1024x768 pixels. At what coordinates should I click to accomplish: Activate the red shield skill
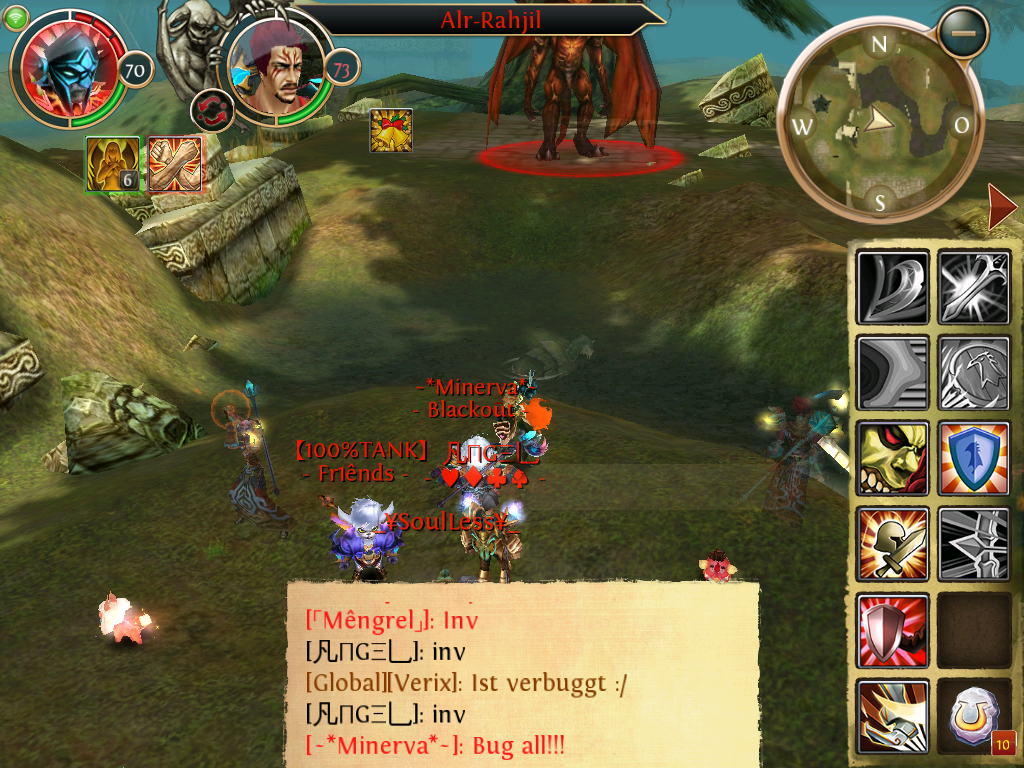[893, 630]
